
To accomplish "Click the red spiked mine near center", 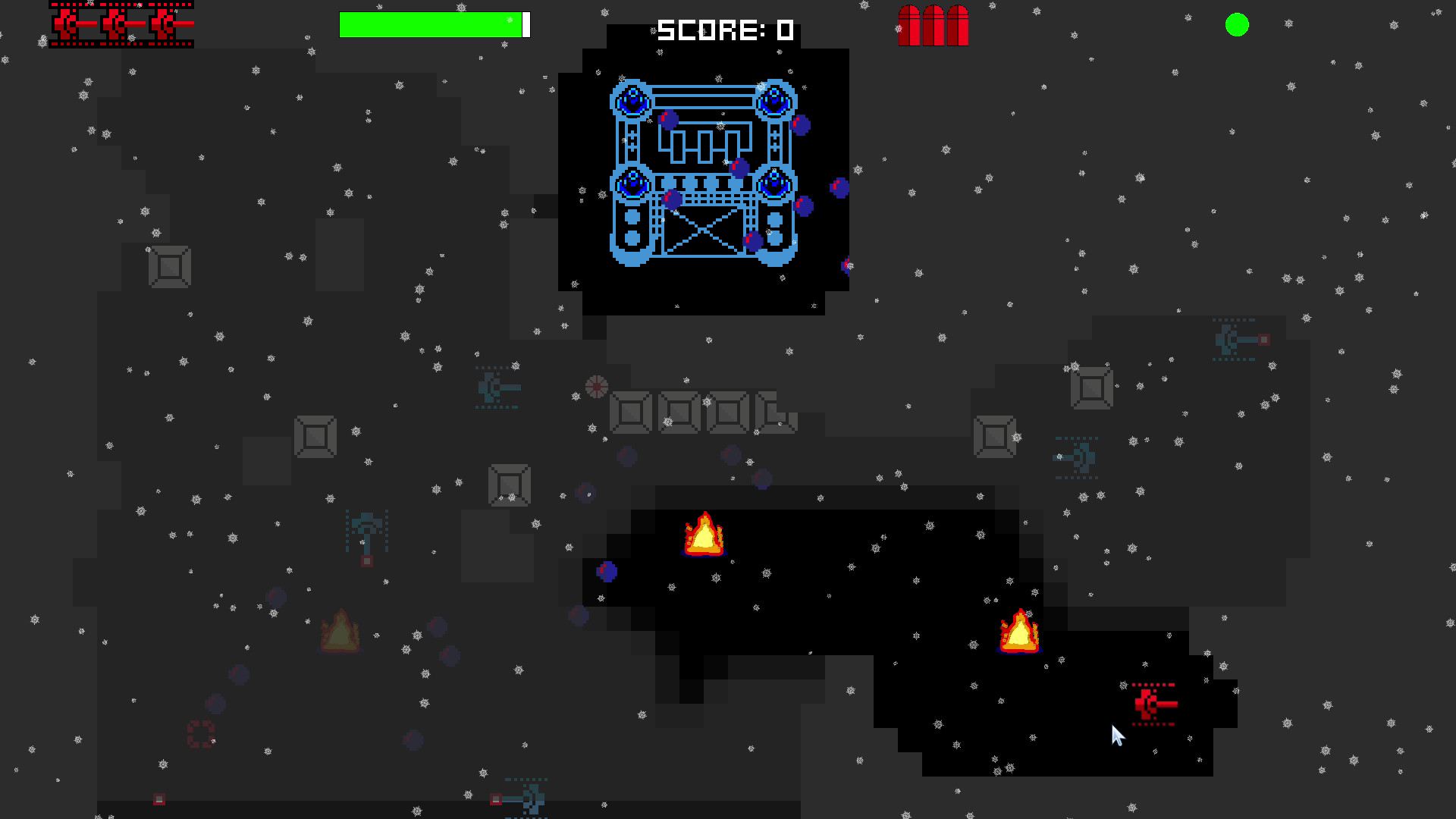I will pyautogui.click(x=597, y=387).
